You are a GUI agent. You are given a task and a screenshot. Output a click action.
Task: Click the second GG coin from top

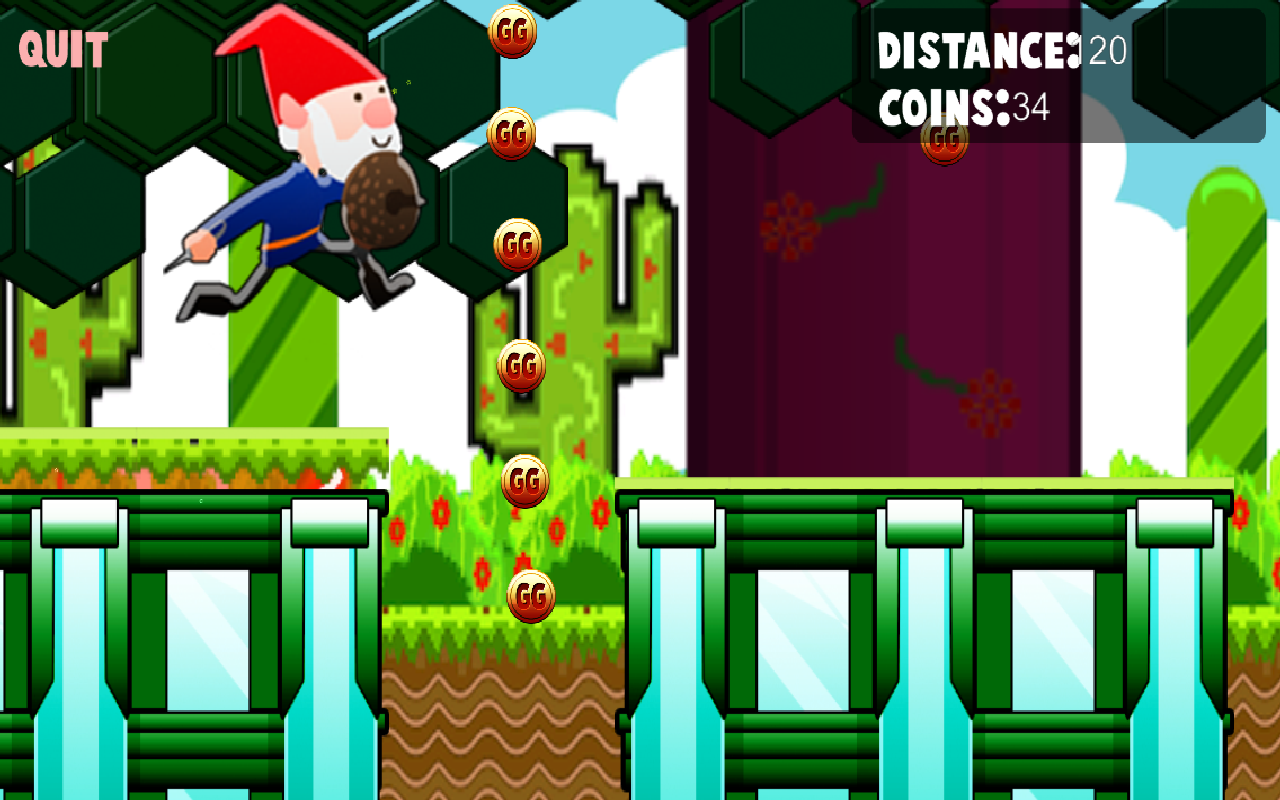tap(511, 136)
